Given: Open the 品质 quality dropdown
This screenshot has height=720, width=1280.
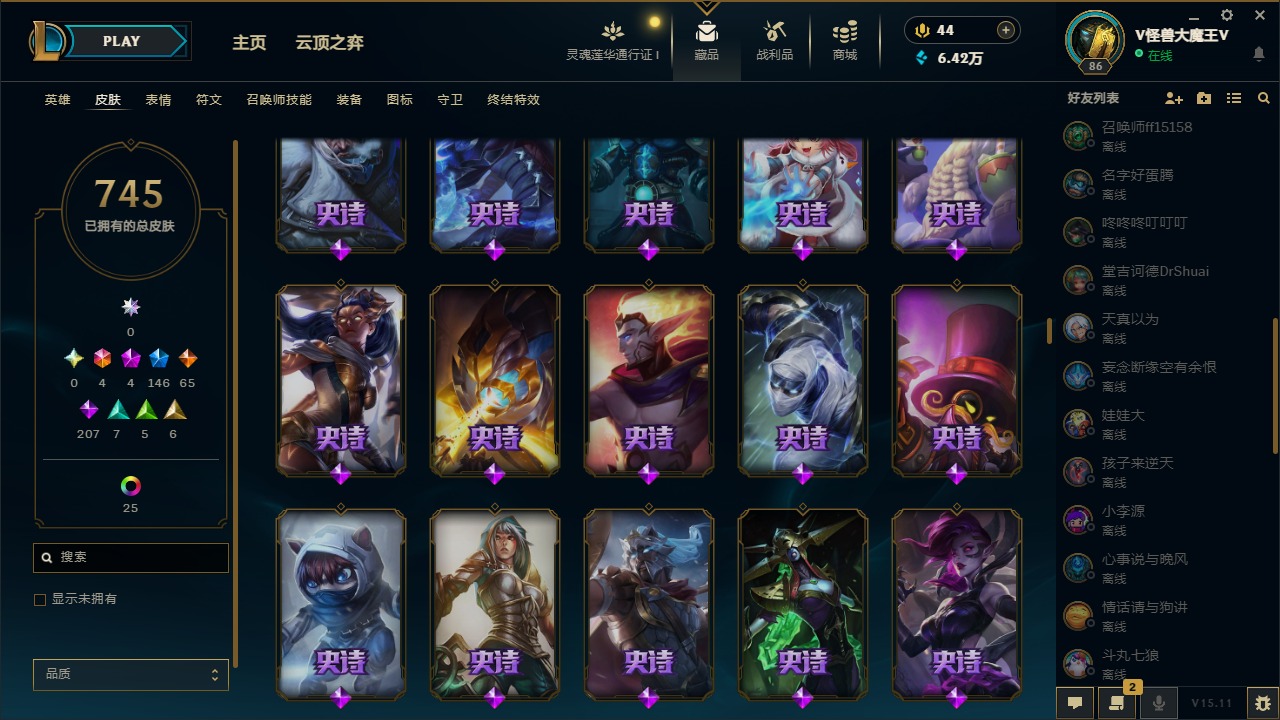Looking at the screenshot, I should click(x=130, y=674).
